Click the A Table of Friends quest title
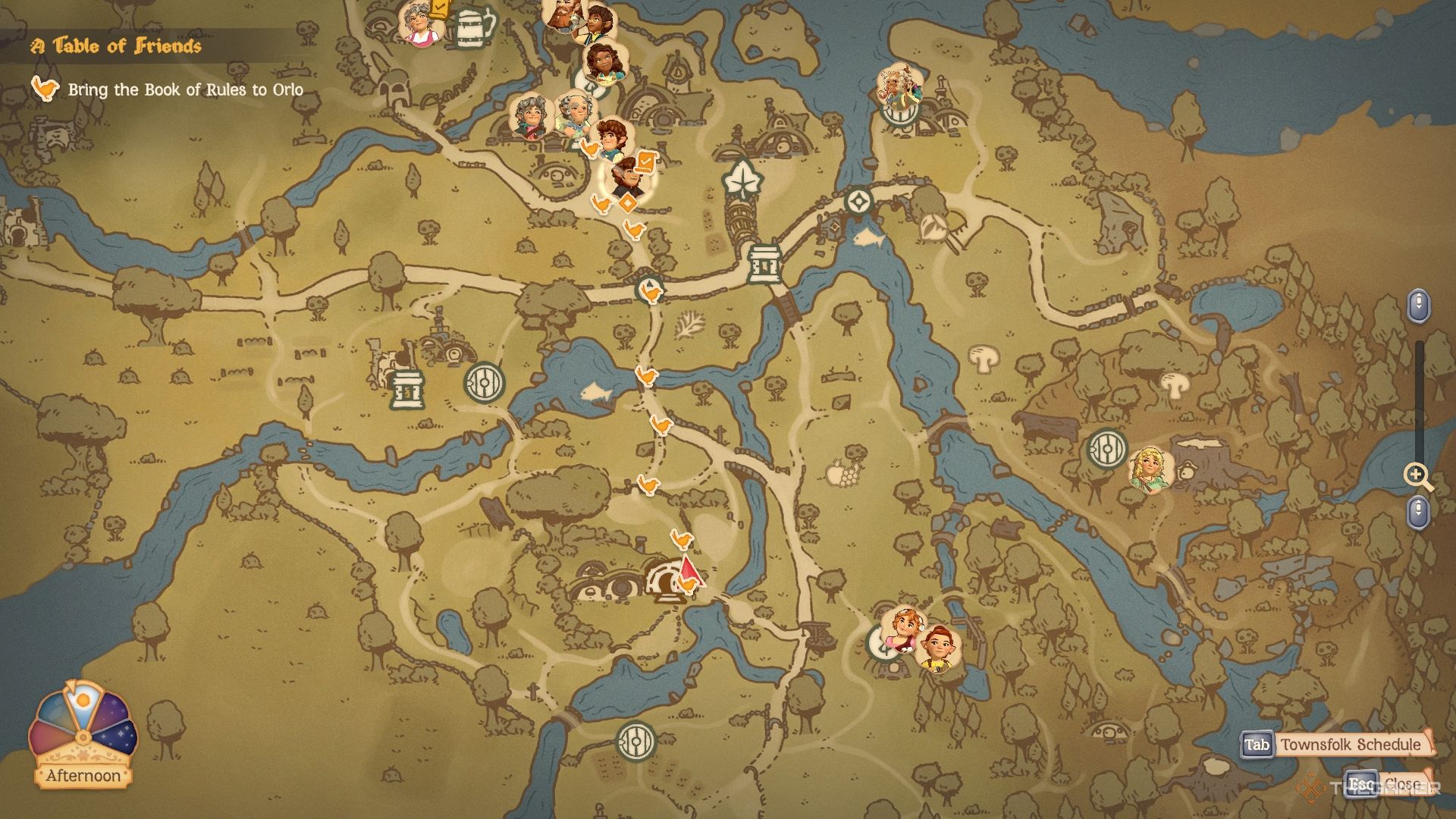This screenshot has height=819, width=1456. coord(116,46)
